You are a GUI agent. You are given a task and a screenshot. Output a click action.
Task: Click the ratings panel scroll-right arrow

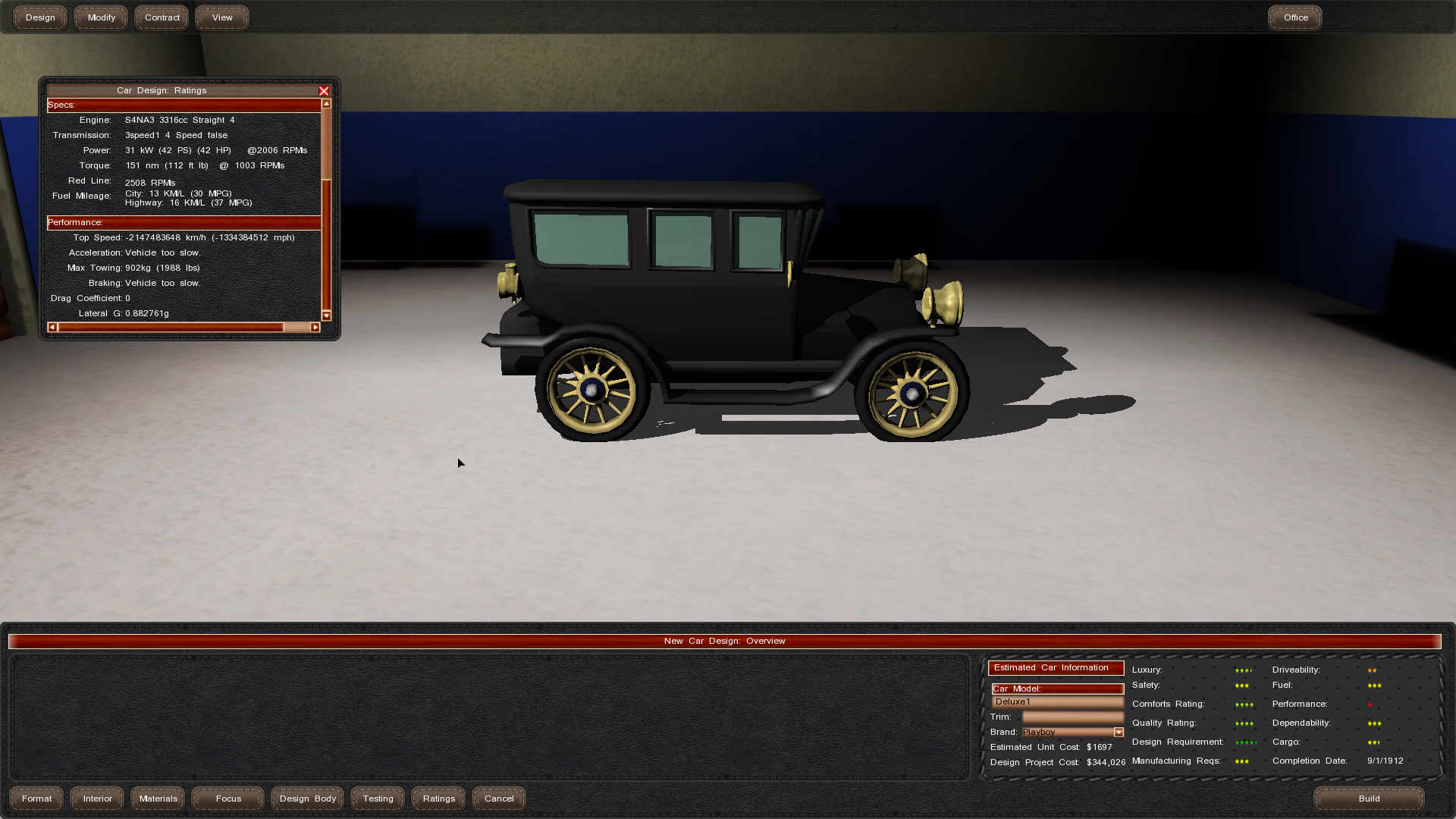click(315, 328)
